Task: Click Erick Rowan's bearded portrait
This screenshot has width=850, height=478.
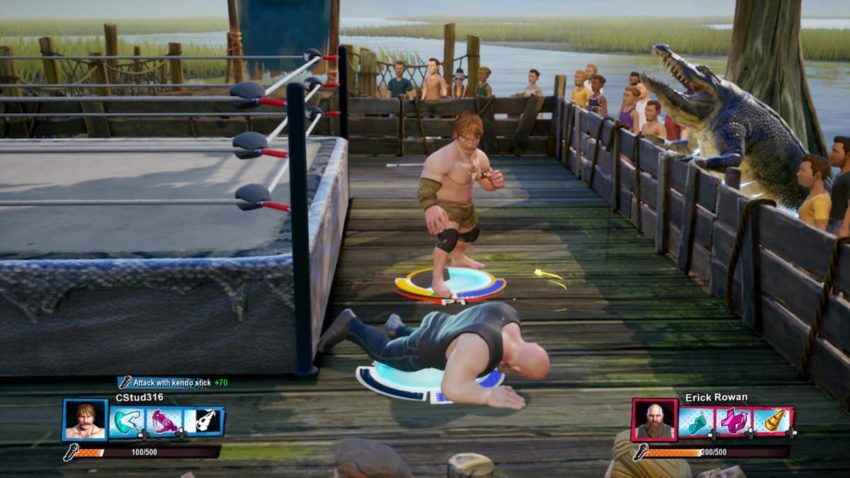Action: coord(653,420)
